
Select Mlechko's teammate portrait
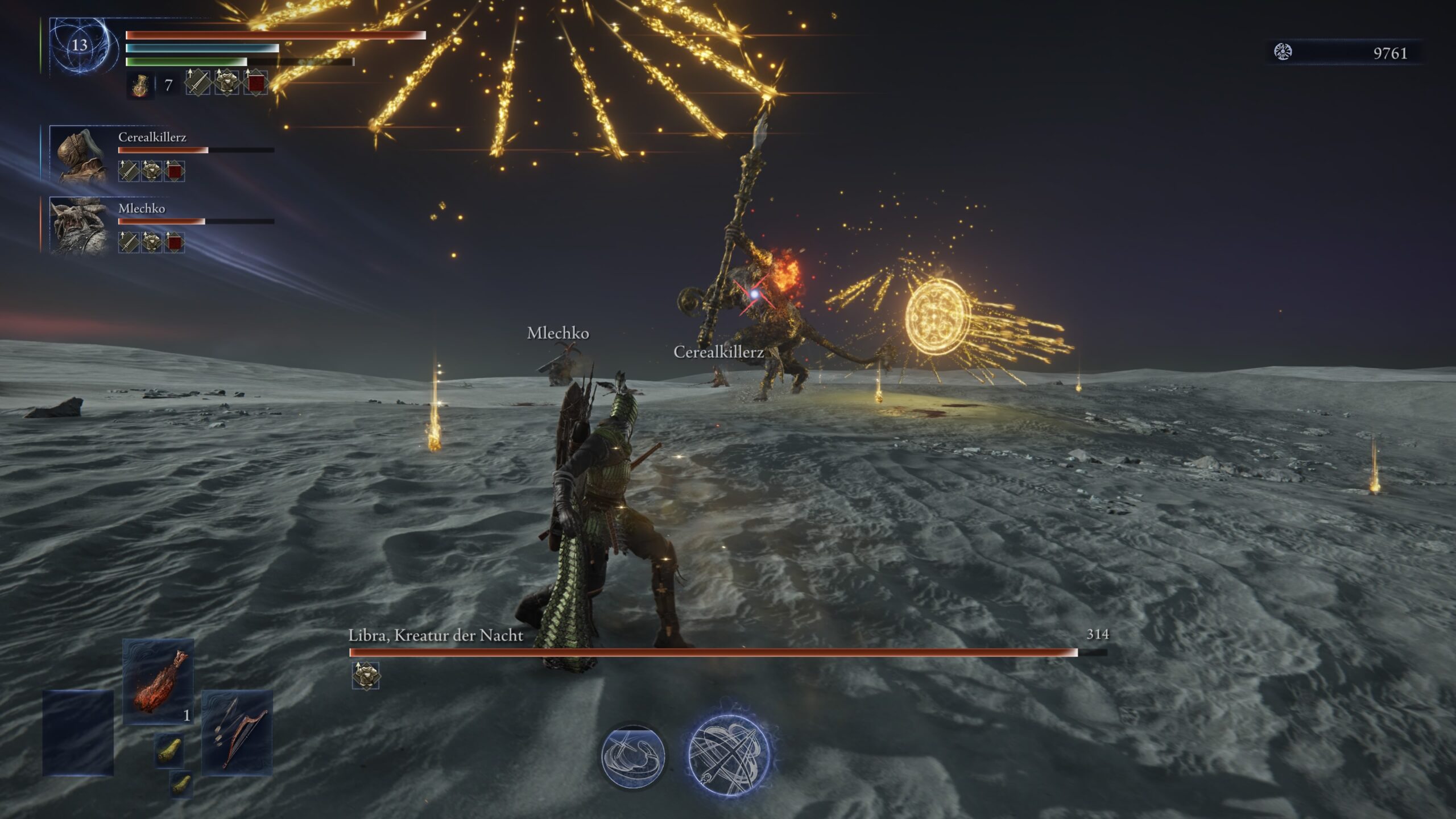click(80, 226)
